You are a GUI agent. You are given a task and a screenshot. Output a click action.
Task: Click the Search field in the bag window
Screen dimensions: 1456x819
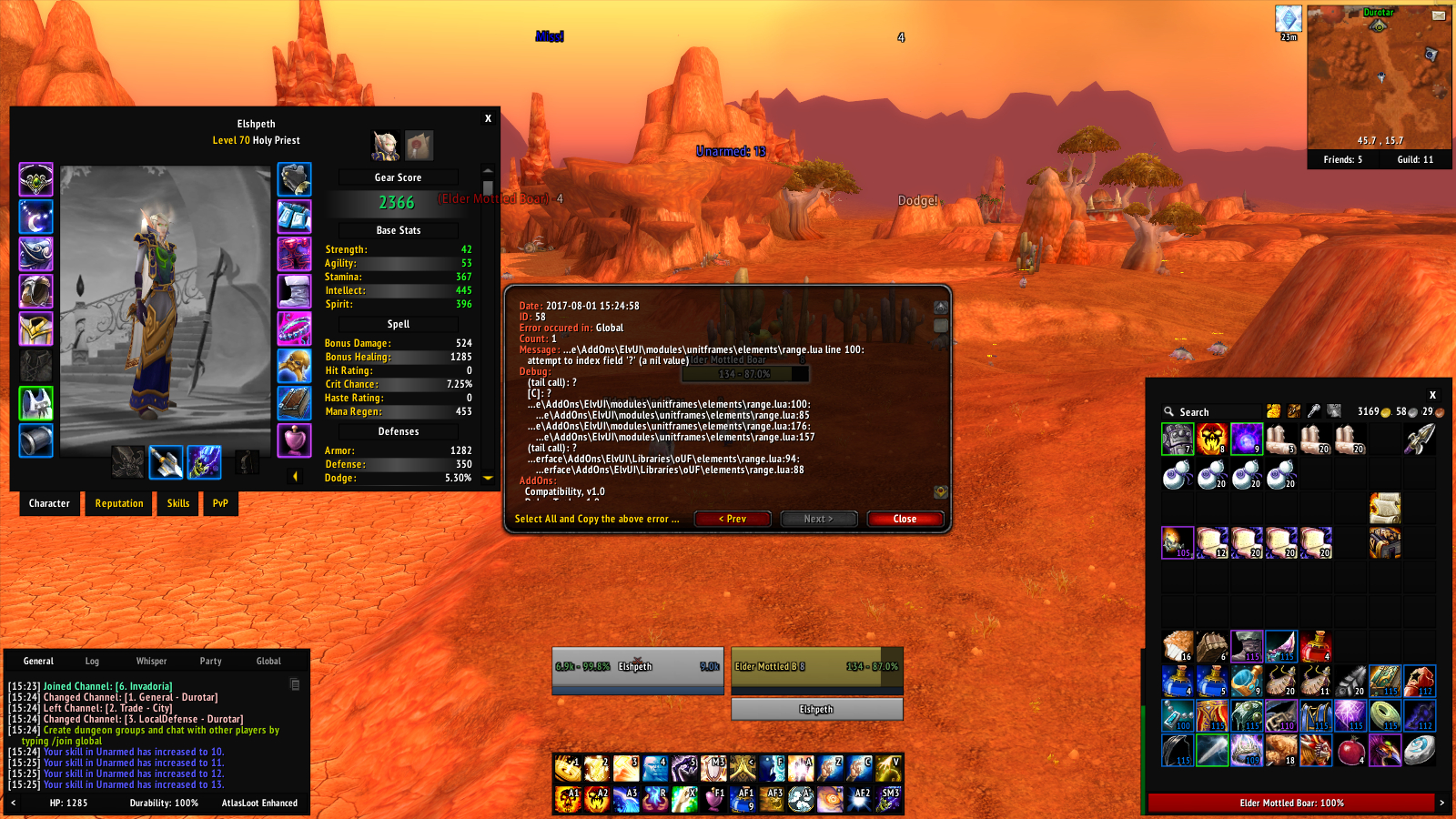coord(1210,411)
